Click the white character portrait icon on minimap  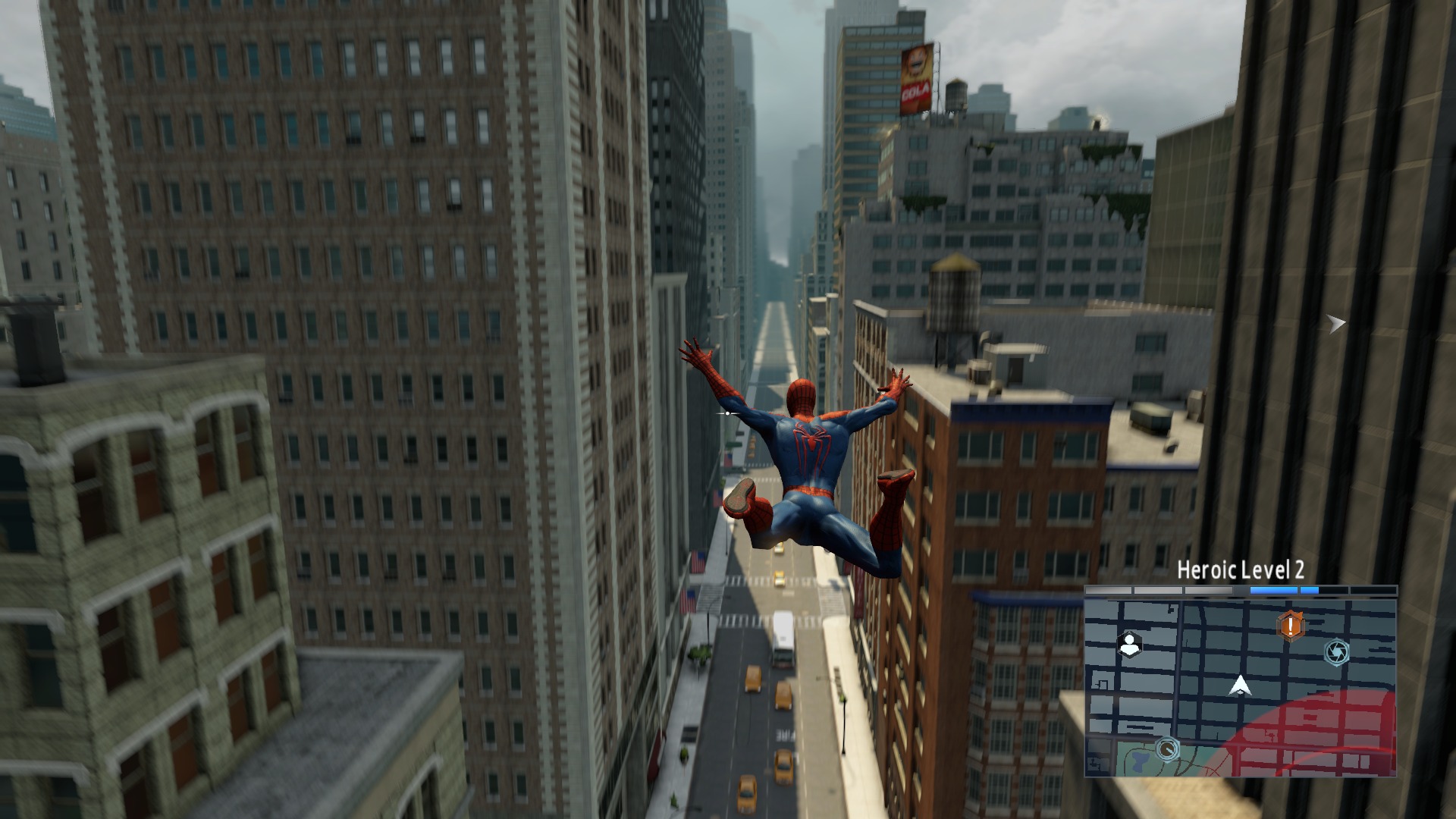[1130, 644]
